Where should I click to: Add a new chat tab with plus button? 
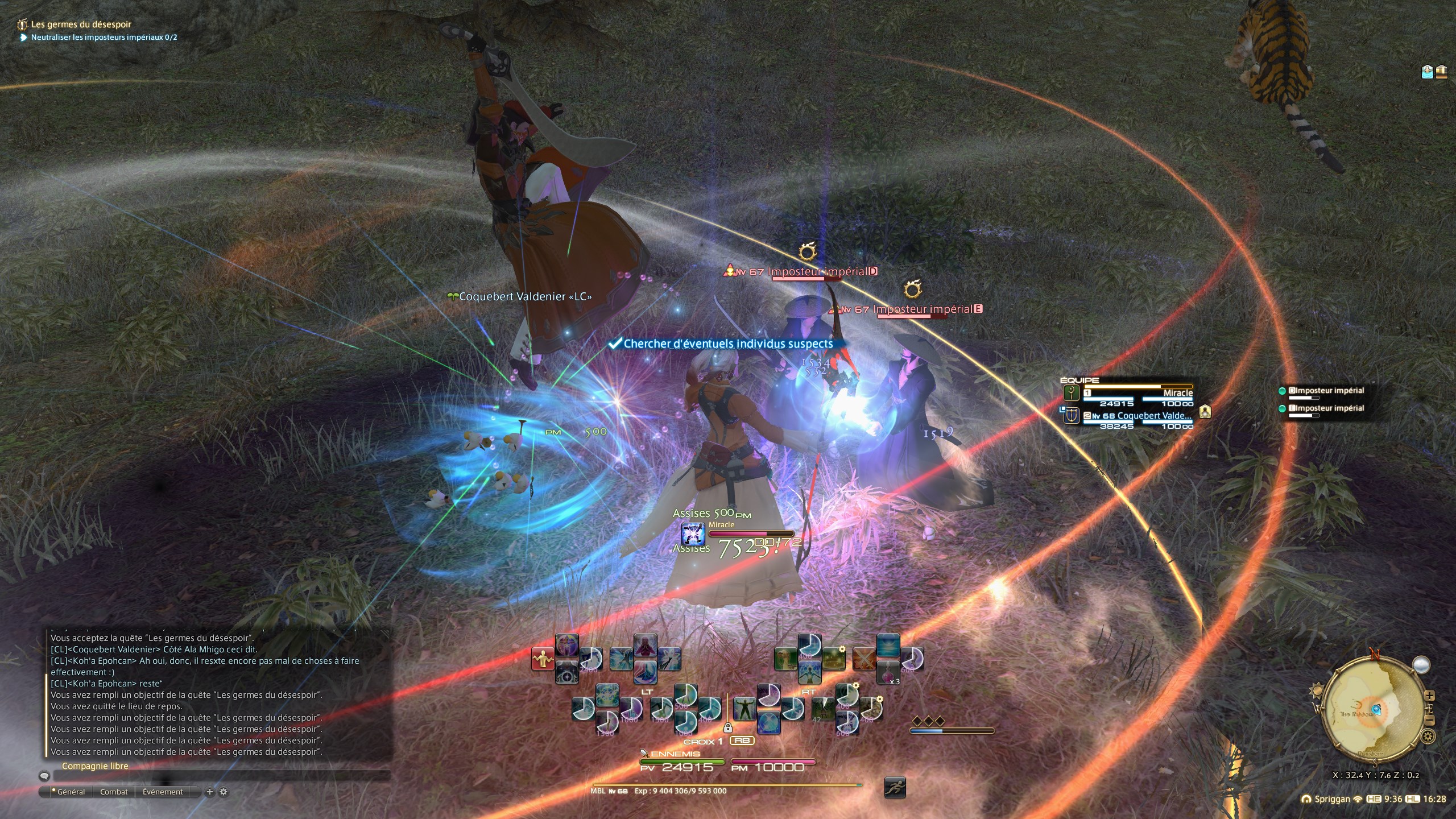pos(210,792)
